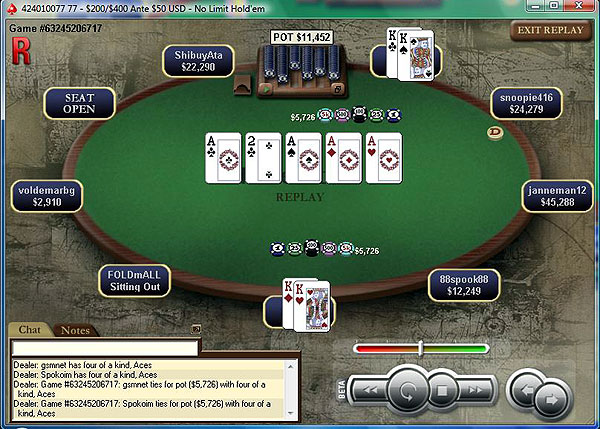The image size is (600, 429).
Task: Switch to the Notes tab
Action: [x=75, y=330]
